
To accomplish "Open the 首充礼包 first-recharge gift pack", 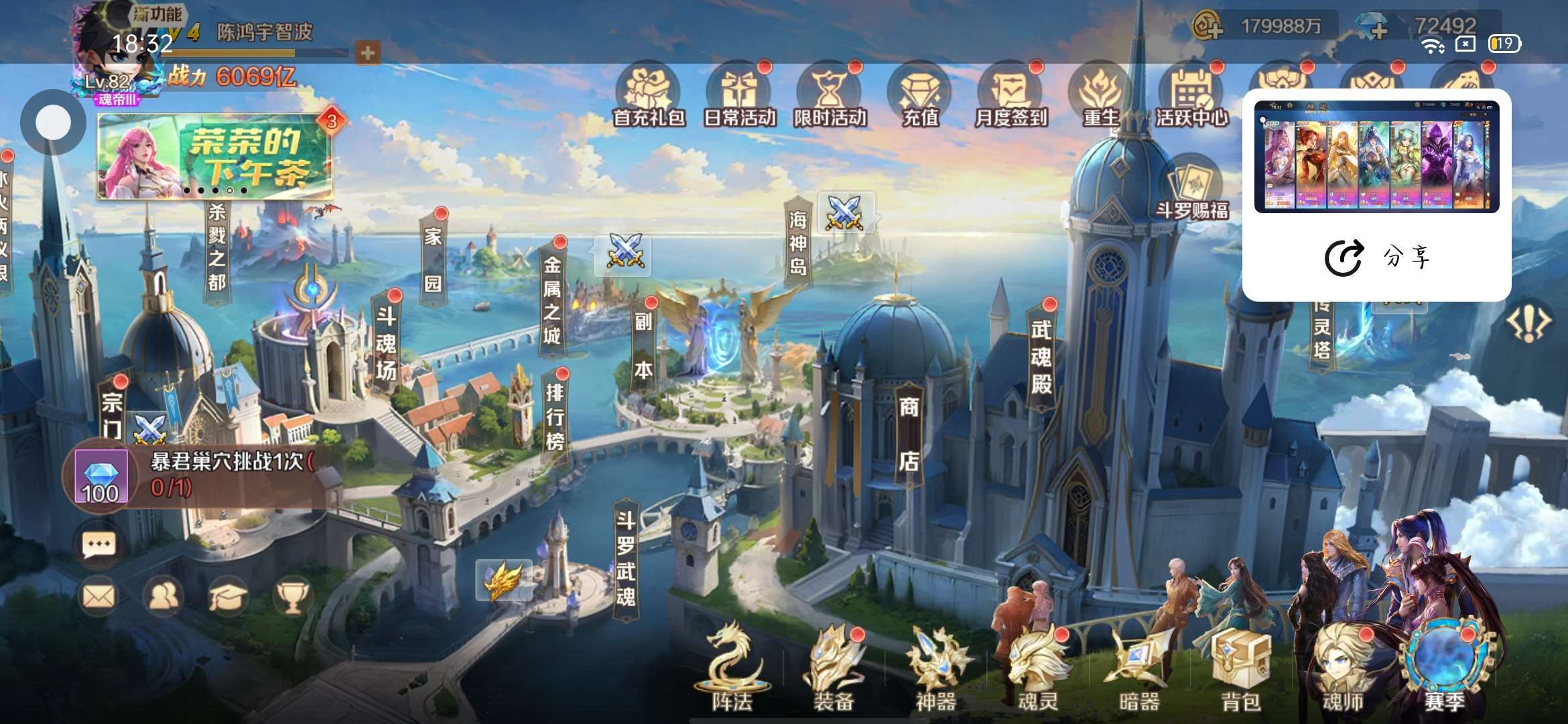I will (648, 97).
